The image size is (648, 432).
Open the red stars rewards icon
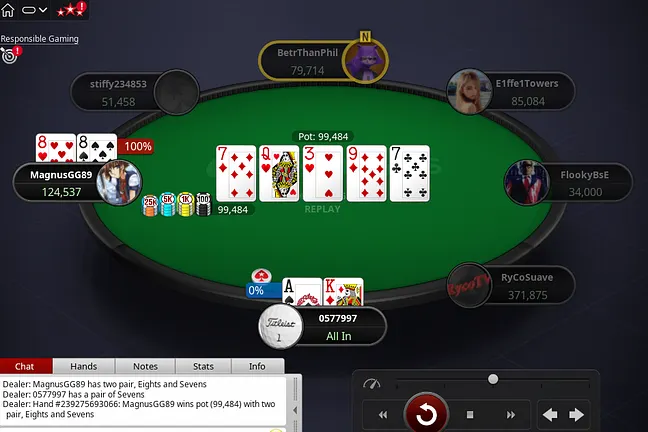click(69, 9)
